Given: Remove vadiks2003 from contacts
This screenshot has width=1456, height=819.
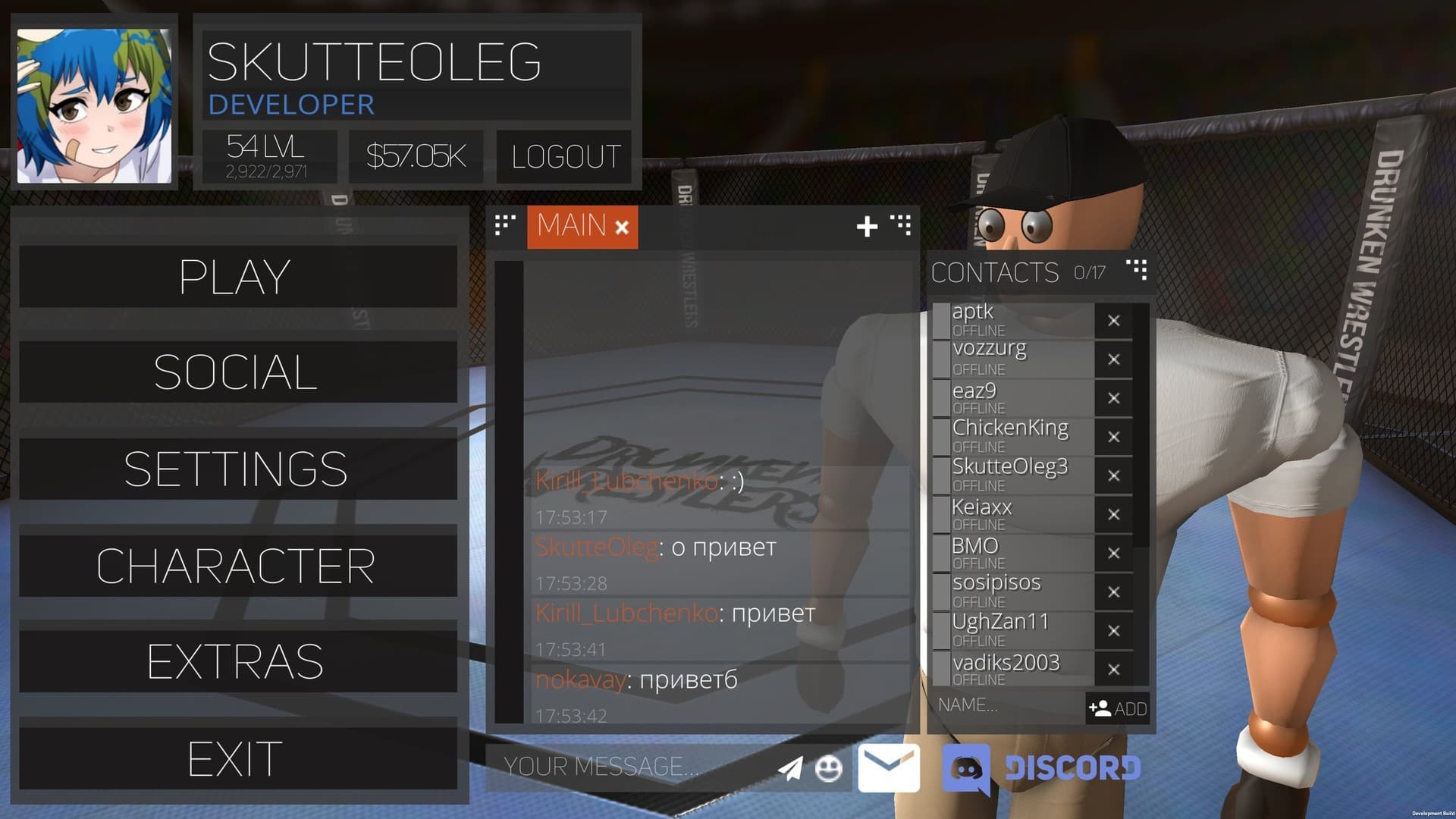Looking at the screenshot, I should pyautogui.click(x=1114, y=670).
